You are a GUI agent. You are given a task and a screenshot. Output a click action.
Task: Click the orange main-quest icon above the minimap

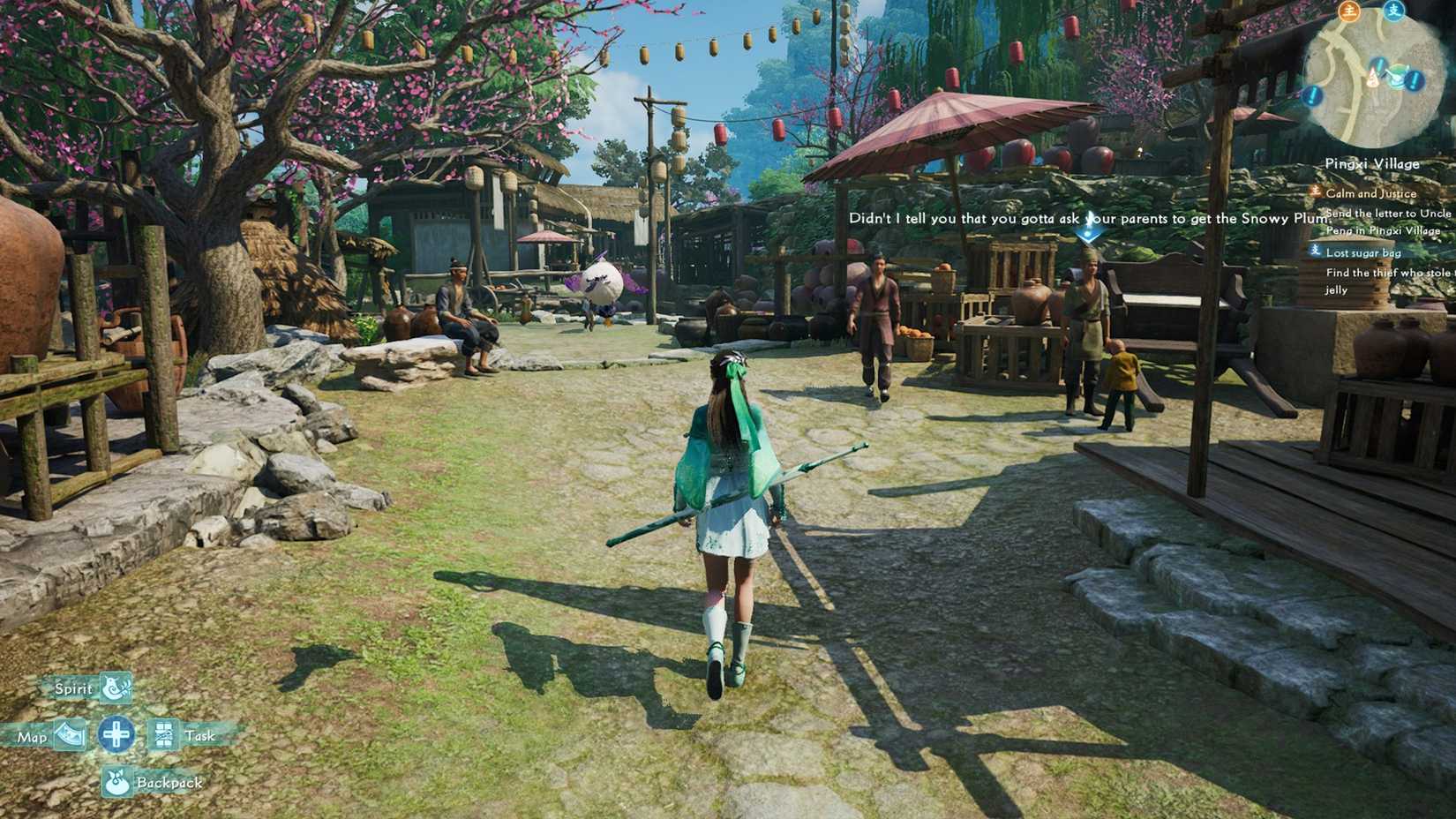tap(1350, 11)
